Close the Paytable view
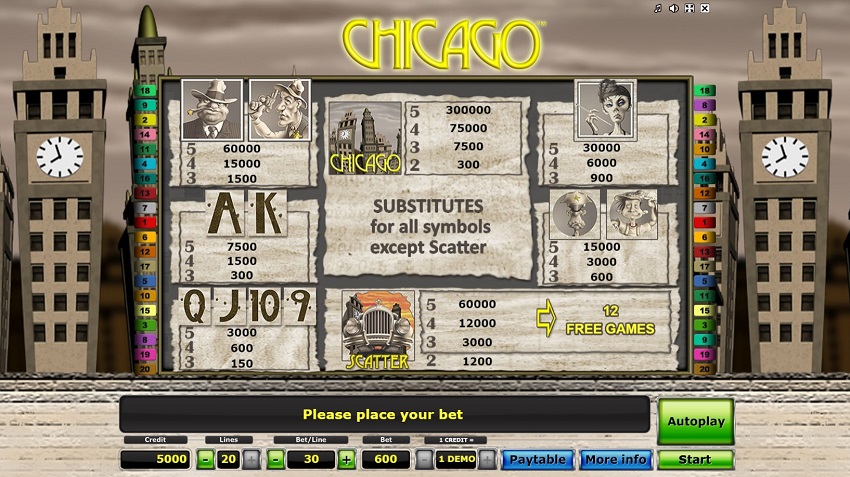This screenshot has height=477, width=850. pyautogui.click(x=537, y=460)
